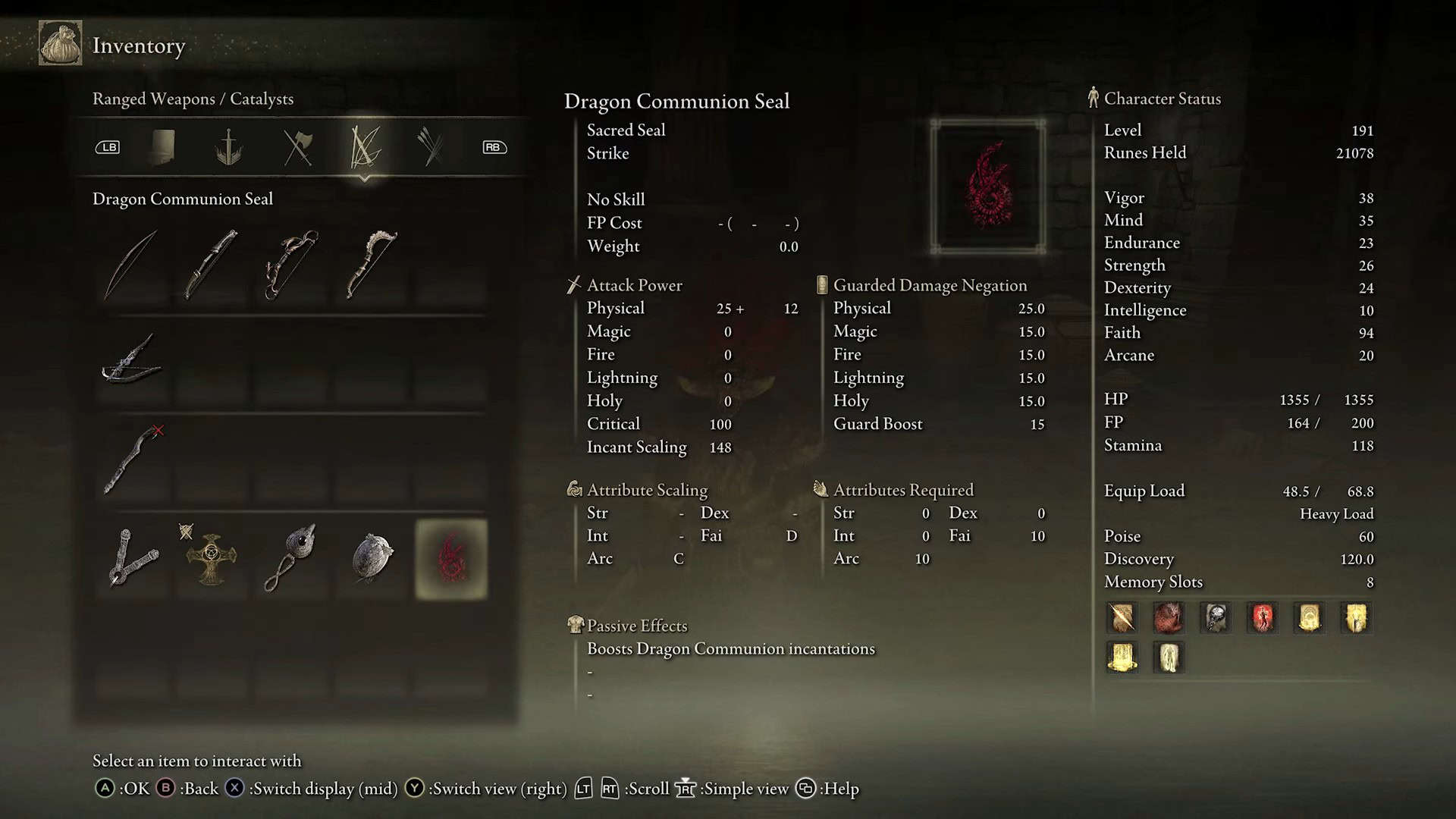Switch to the sword-with-wings category tab
This screenshot has height=819, width=1456.
[228, 147]
